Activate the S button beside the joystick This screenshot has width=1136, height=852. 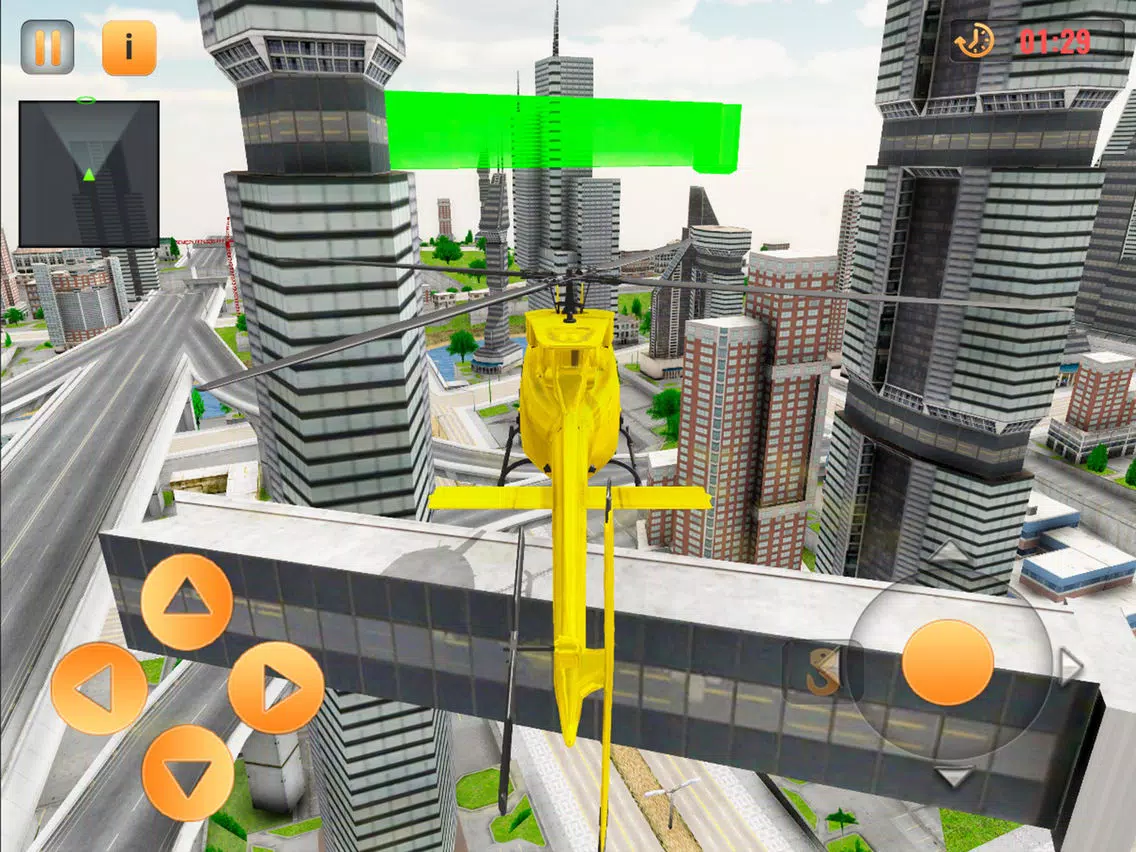(x=822, y=672)
